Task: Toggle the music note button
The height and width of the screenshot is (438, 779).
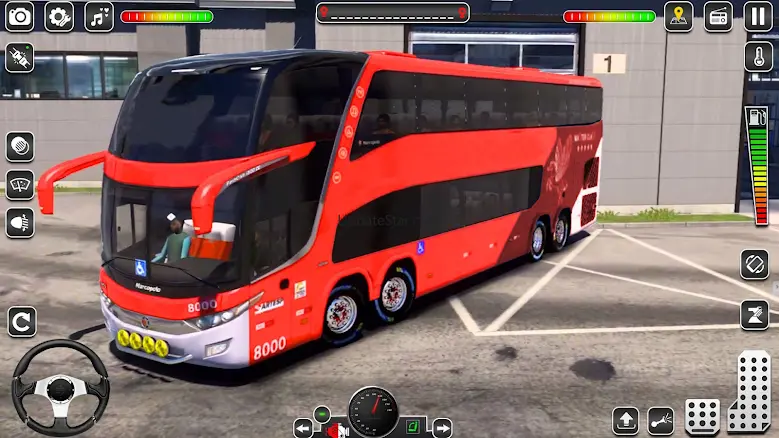Action: [98, 16]
